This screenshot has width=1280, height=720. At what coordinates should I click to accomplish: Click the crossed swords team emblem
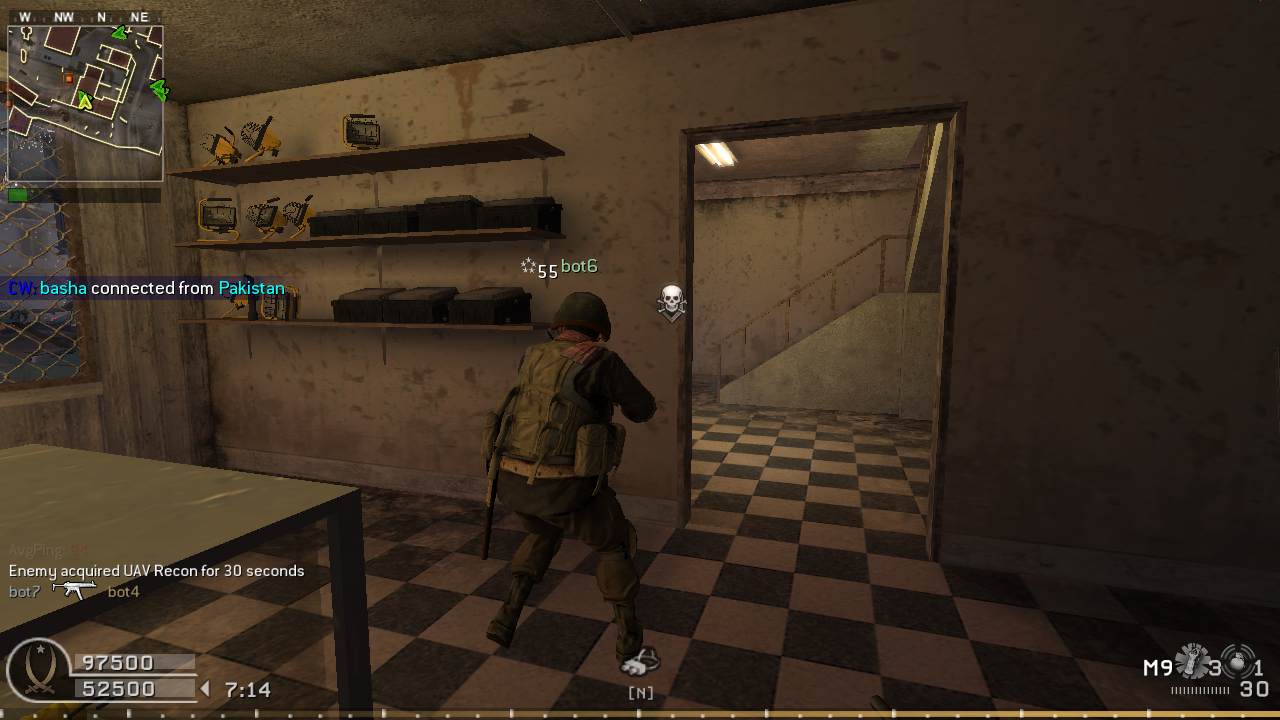(x=38, y=671)
